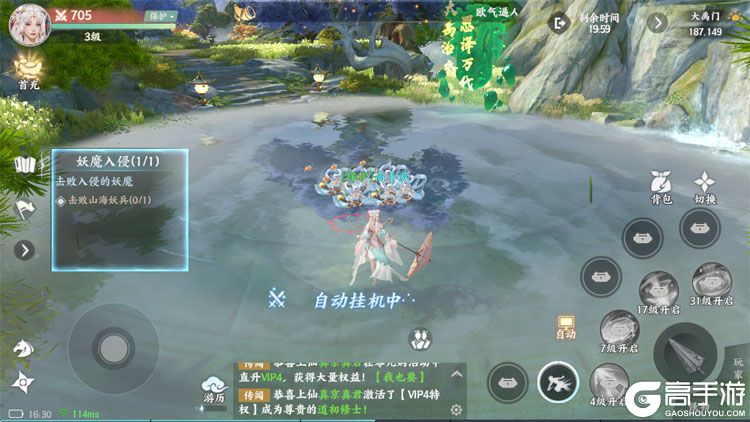Open the player avatar portrait
The width and height of the screenshot is (750, 422).
click(28, 24)
